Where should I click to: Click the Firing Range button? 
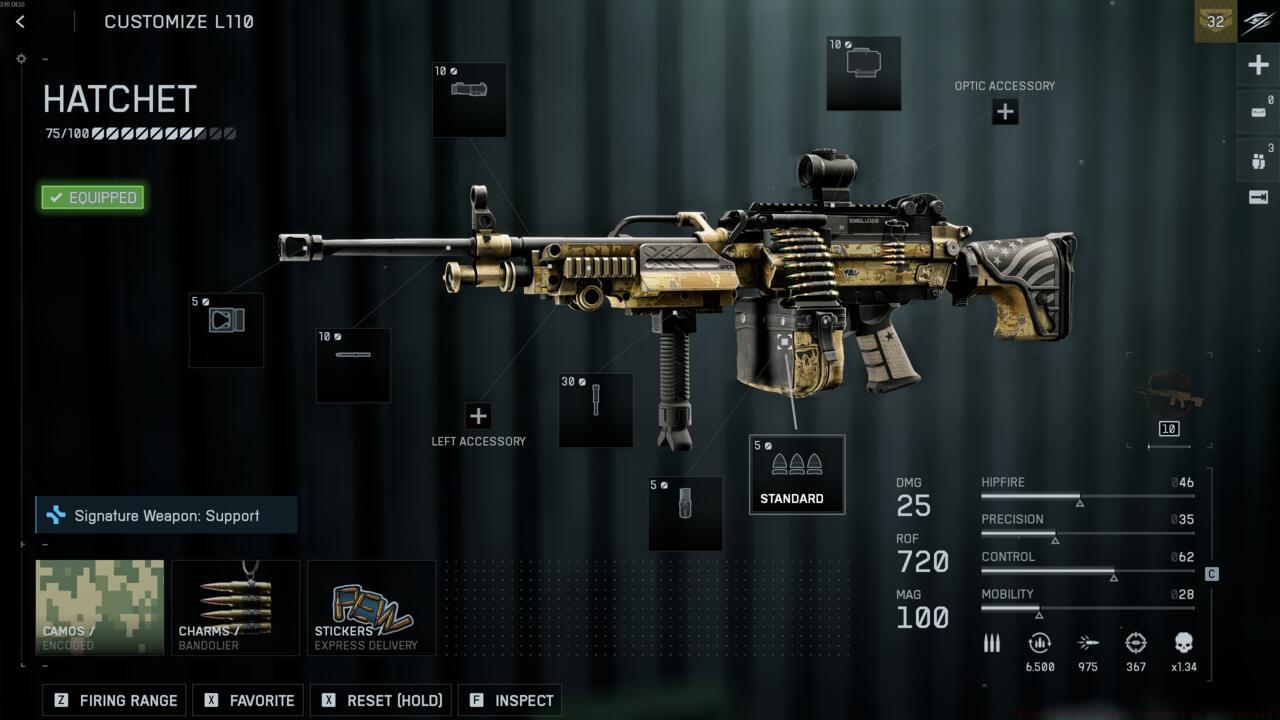(115, 700)
